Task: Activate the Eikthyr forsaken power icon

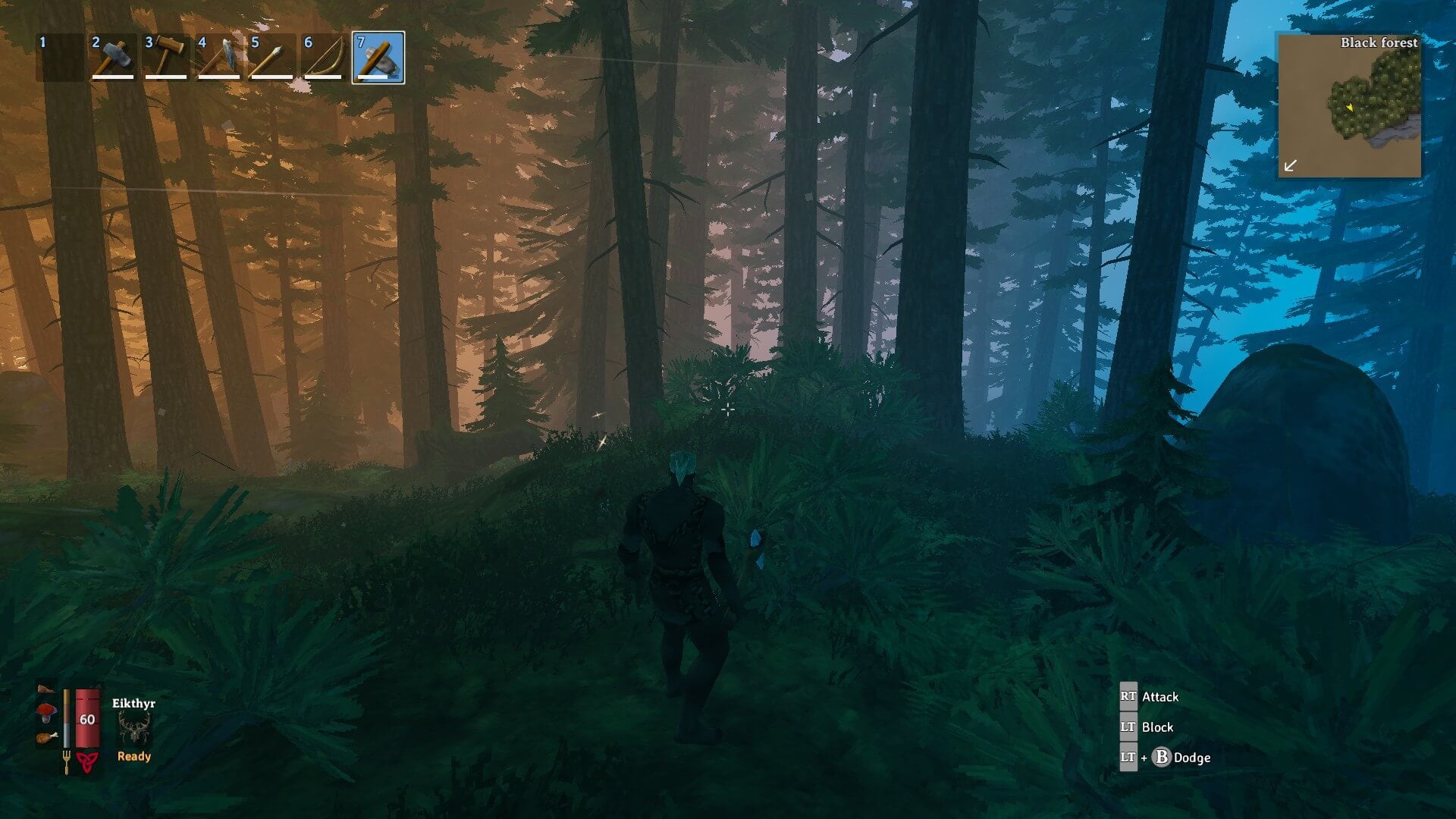Action: 134,730
